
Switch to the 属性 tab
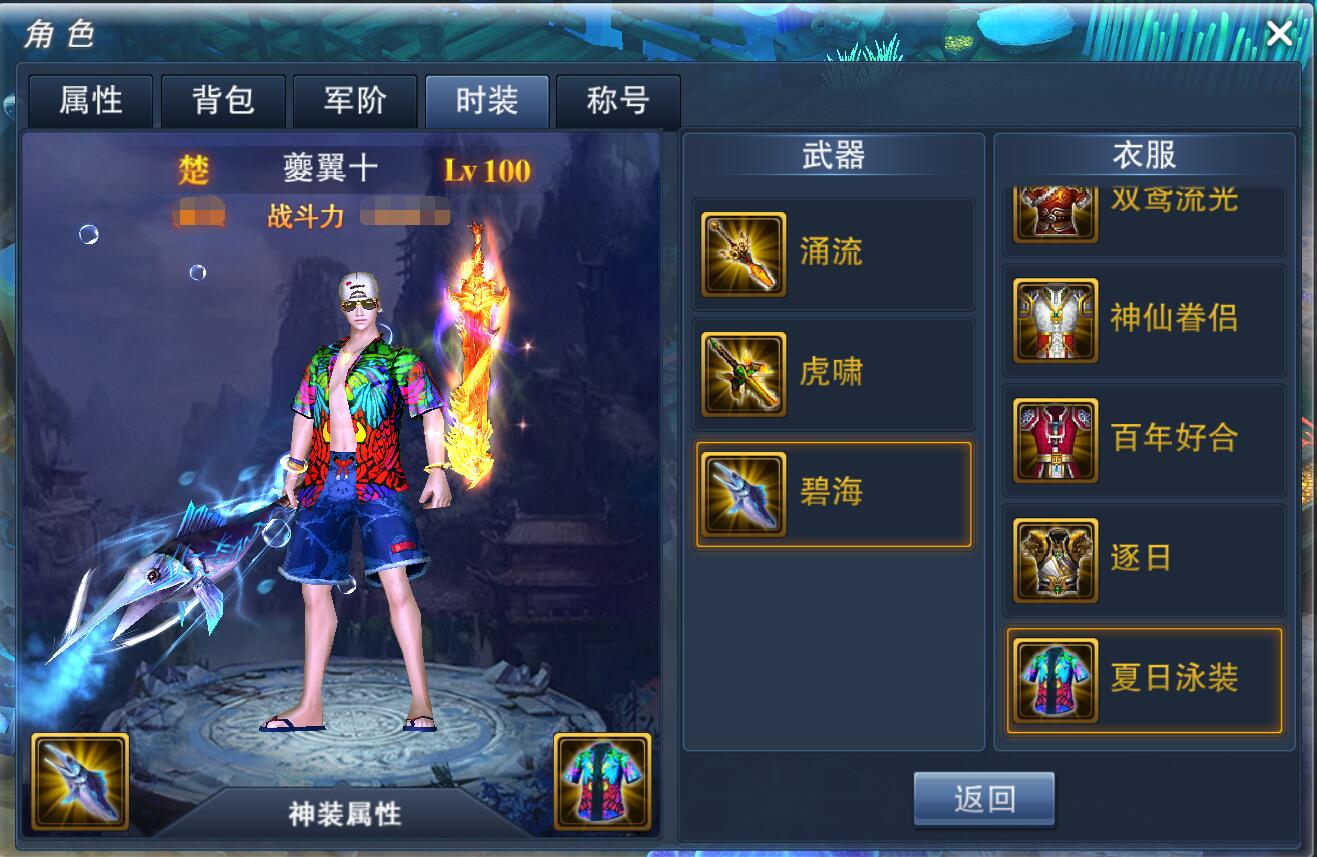[91, 101]
